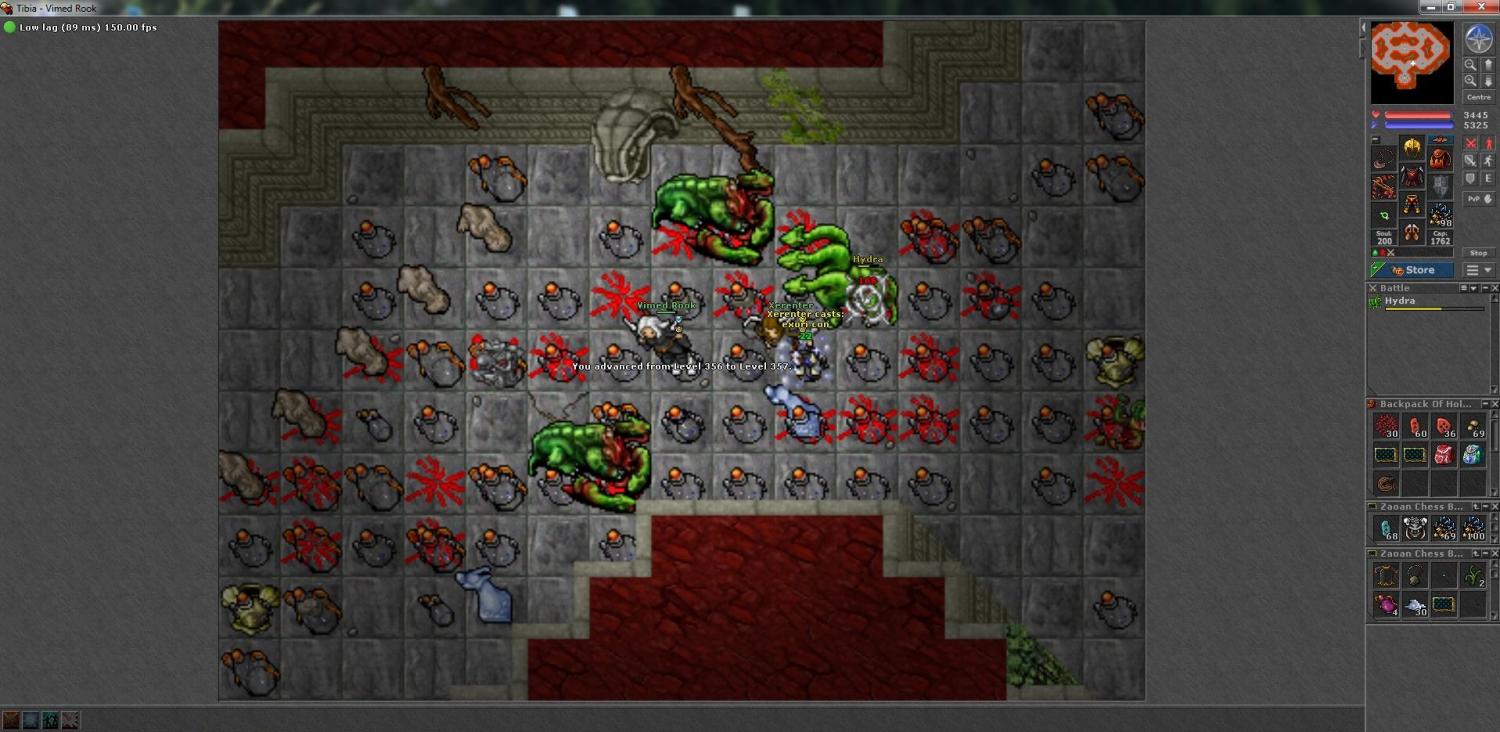Select the ammunition slot holding 98

point(1440,214)
